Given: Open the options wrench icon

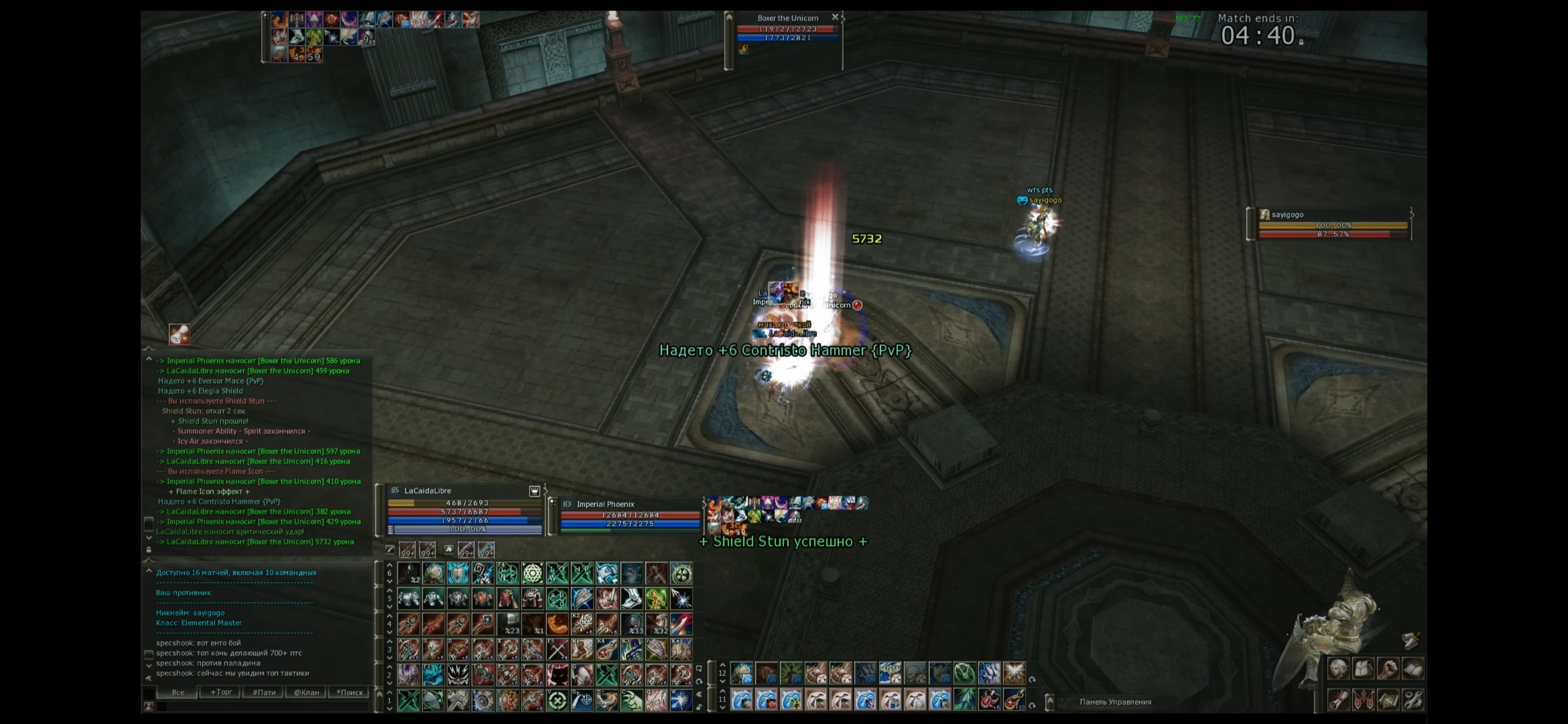Looking at the screenshot, I should tap(1413, 699).
